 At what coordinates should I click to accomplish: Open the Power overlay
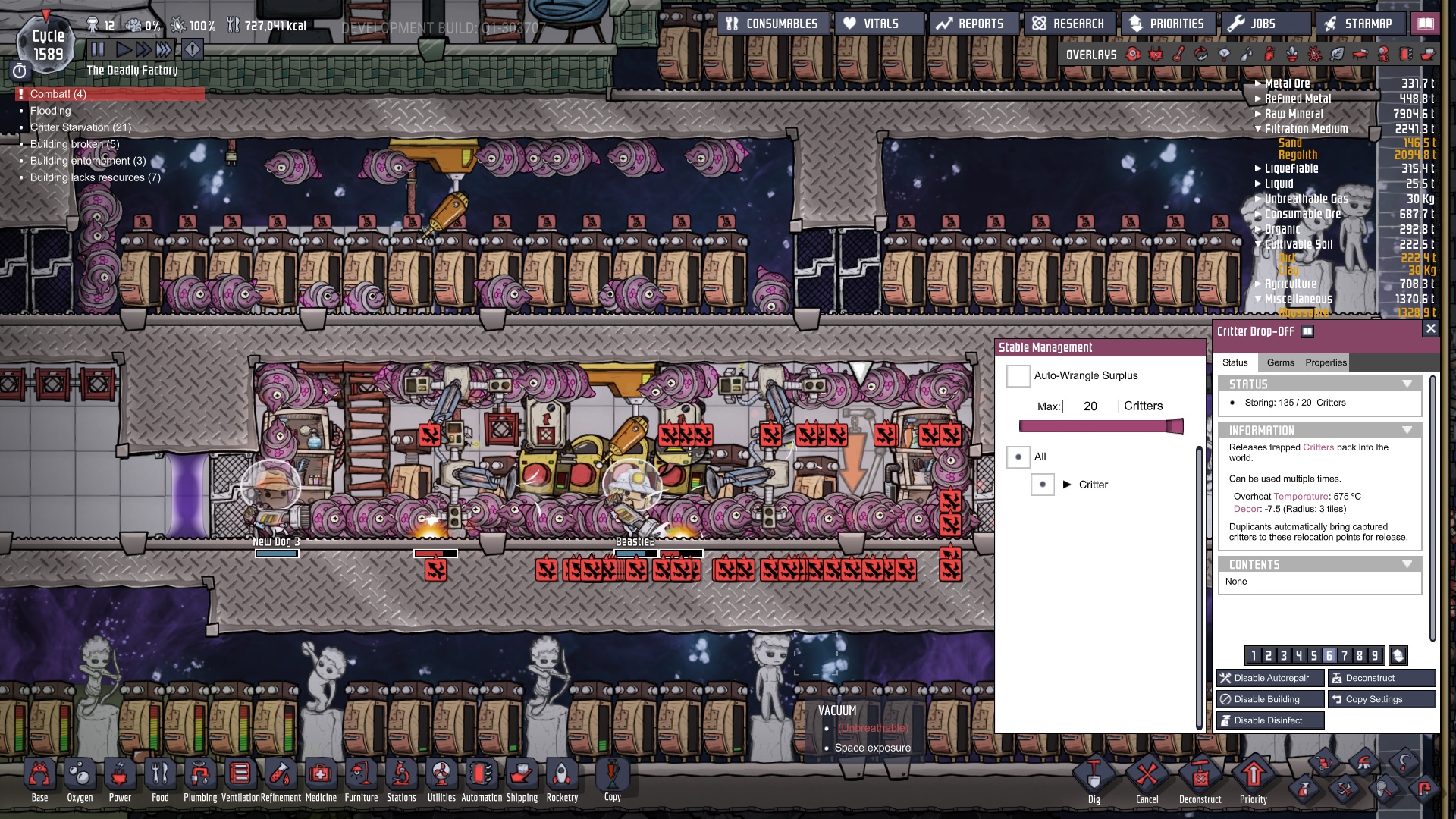point(1156,55)
